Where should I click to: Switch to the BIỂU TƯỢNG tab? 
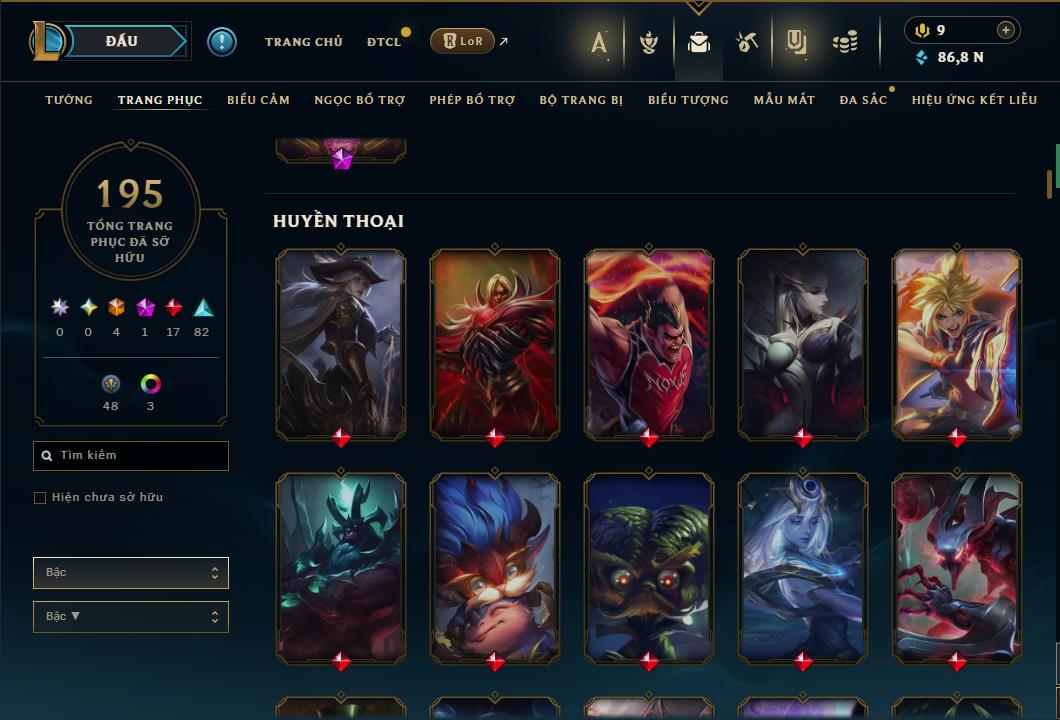(x=688, y=100)
